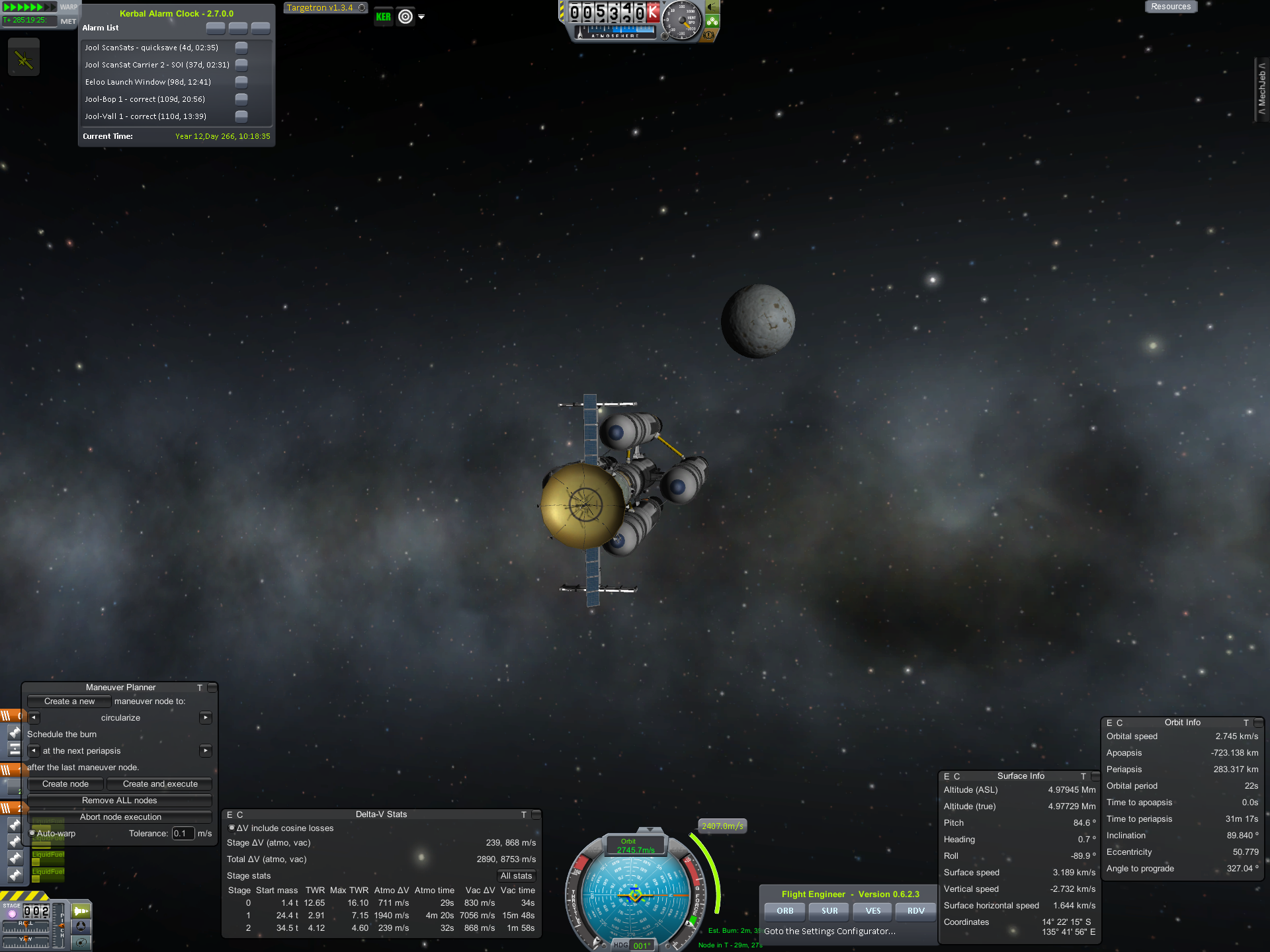Go to the Settings Configurator
Viewport: 1270px width, 952px height.
point(830,932)
